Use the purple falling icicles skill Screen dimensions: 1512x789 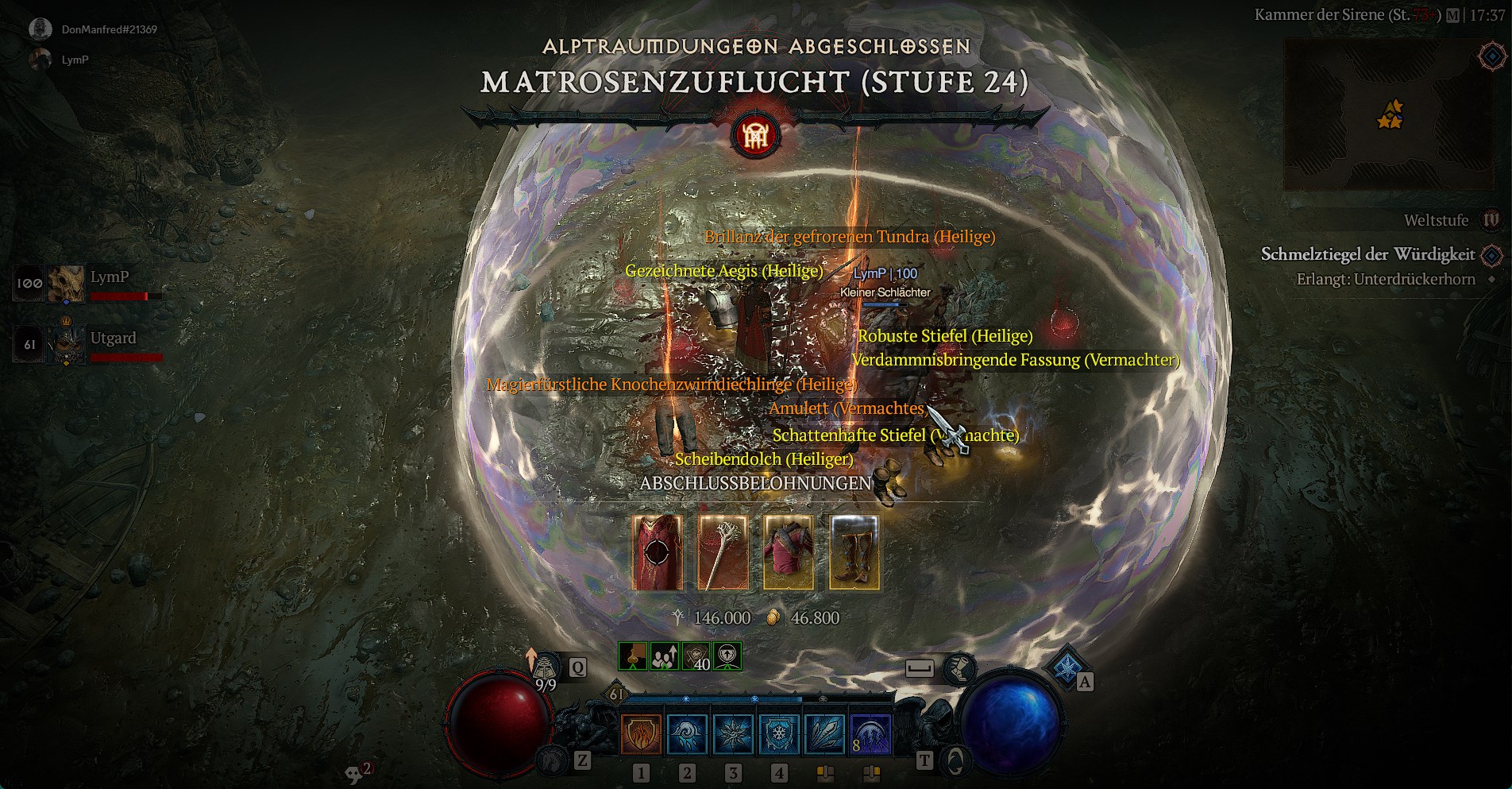(871, 733)
